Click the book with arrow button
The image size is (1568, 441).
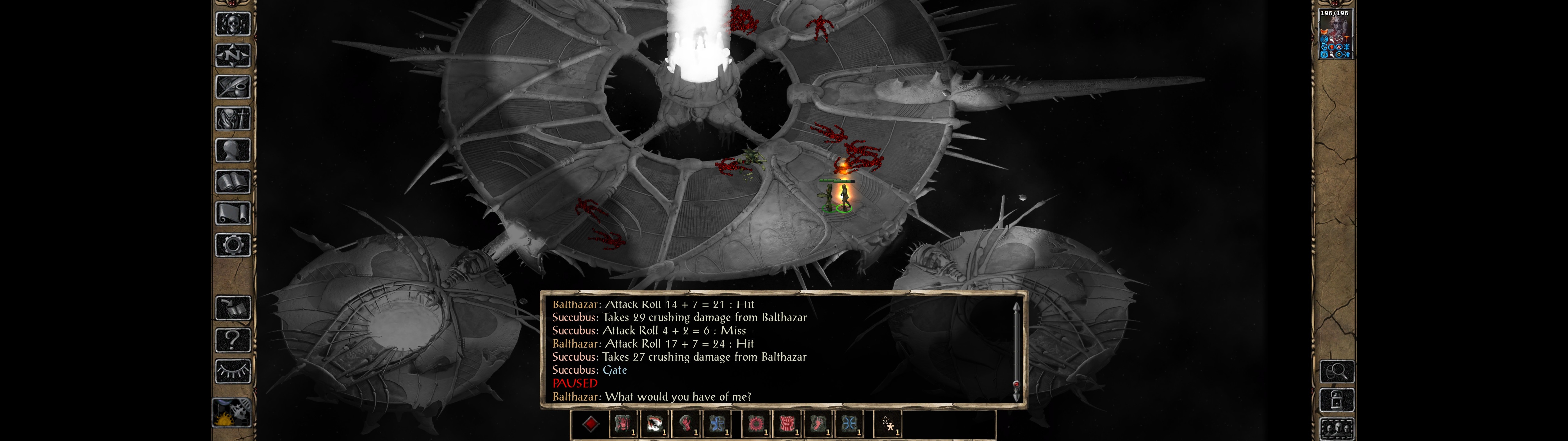(x=232, y=308)
